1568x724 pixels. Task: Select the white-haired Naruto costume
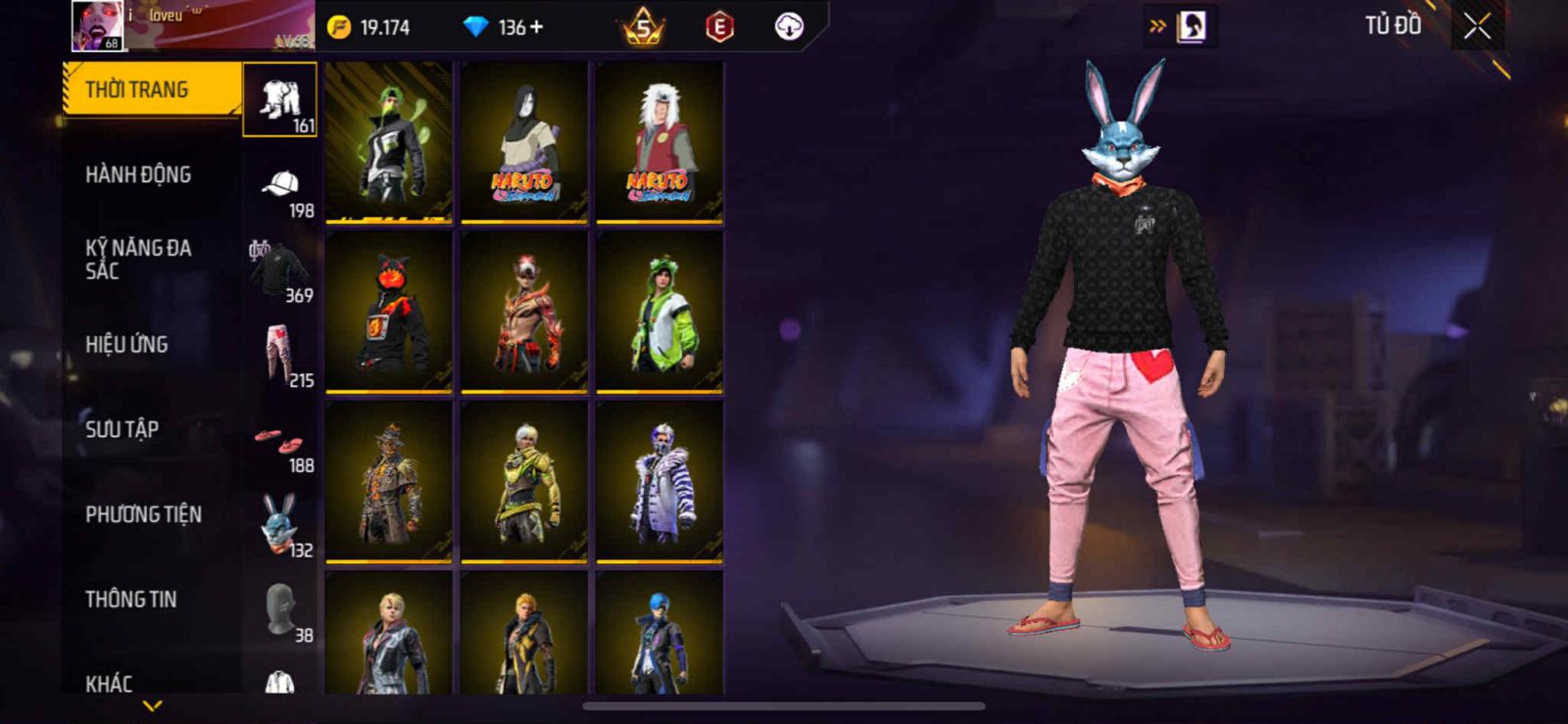pos(660,142)
